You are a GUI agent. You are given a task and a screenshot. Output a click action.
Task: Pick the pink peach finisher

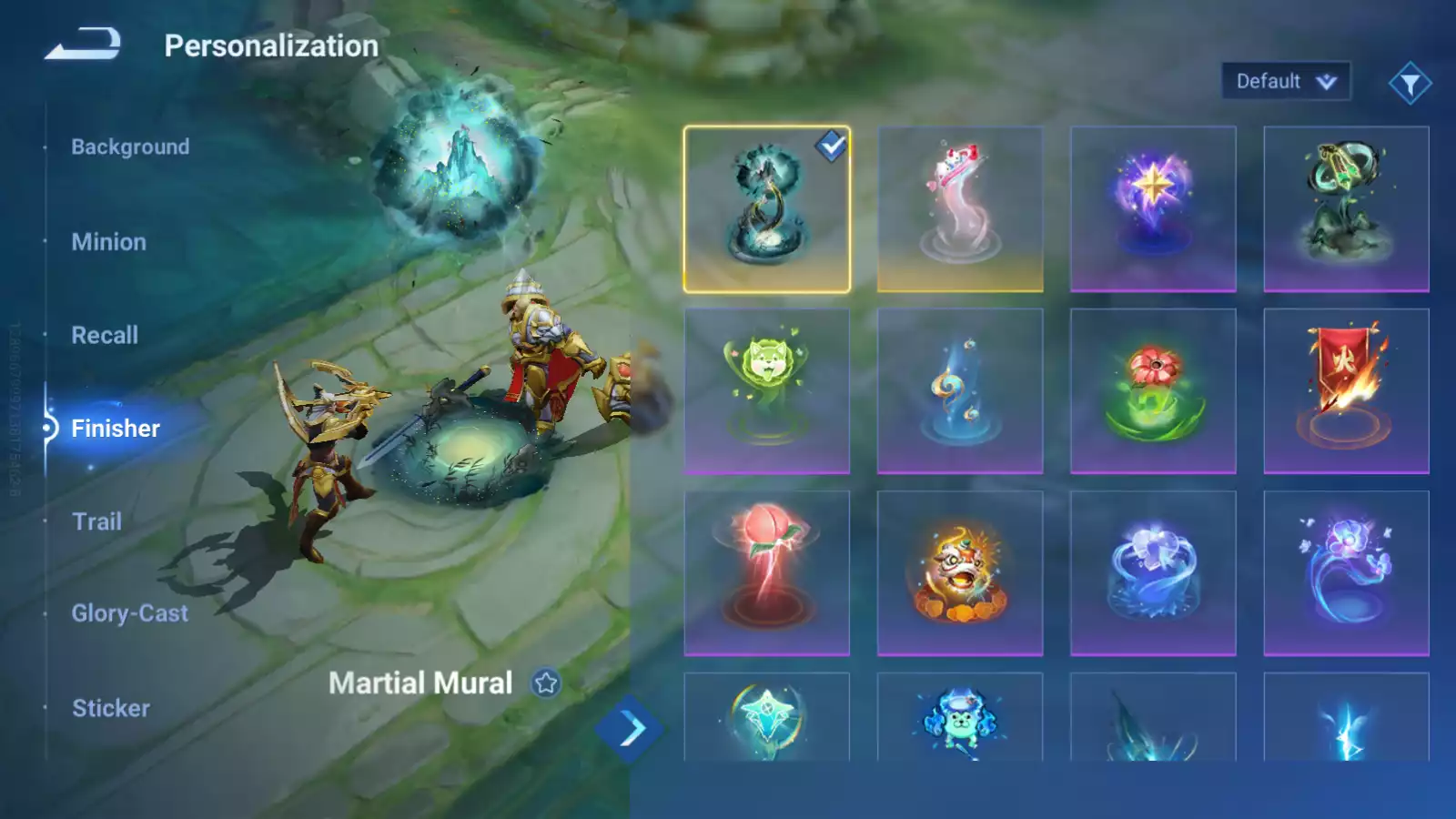[x=767, y=573]
